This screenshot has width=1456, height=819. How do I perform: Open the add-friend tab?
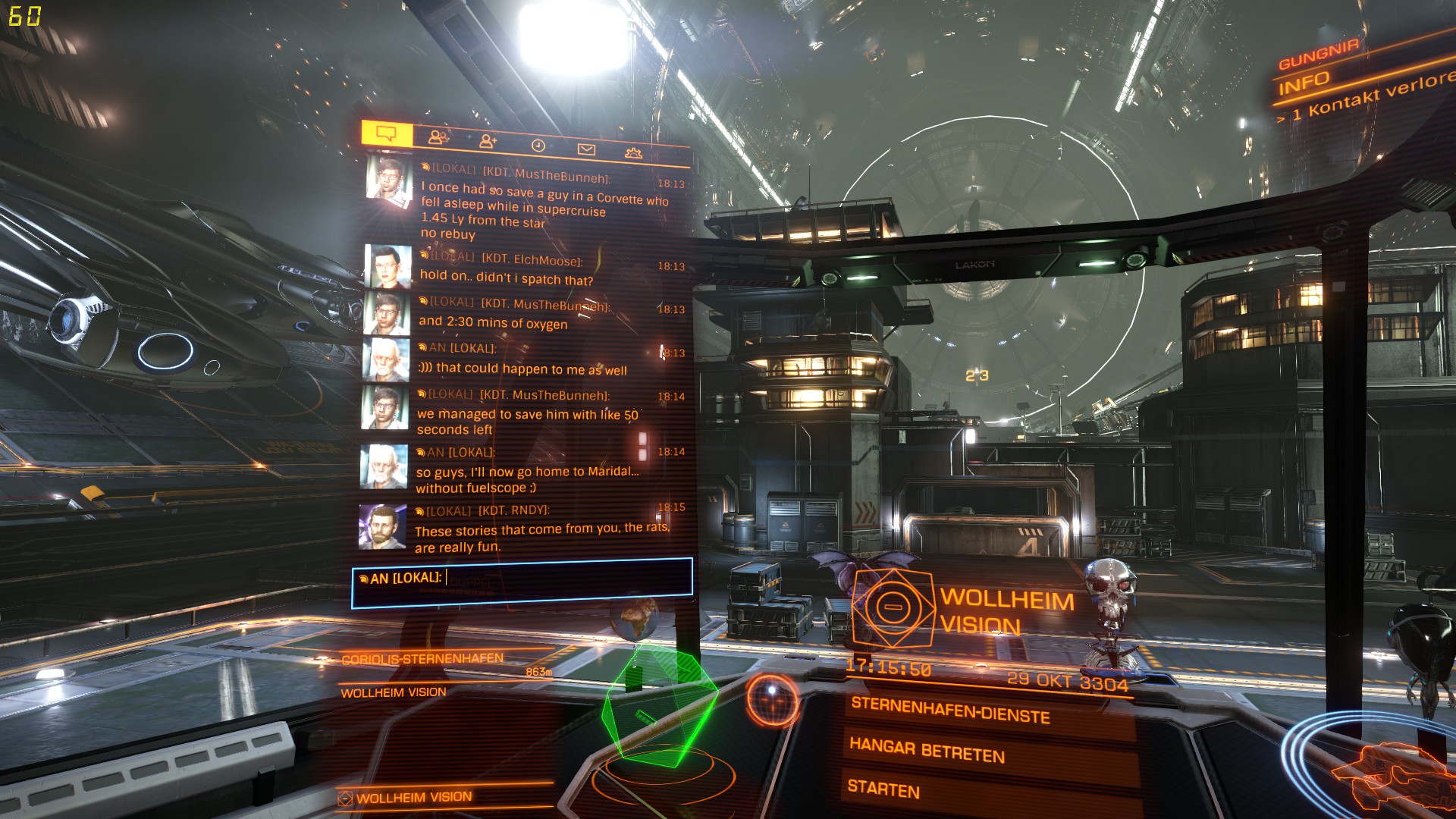pyautogui.click(x=488, y=140)
